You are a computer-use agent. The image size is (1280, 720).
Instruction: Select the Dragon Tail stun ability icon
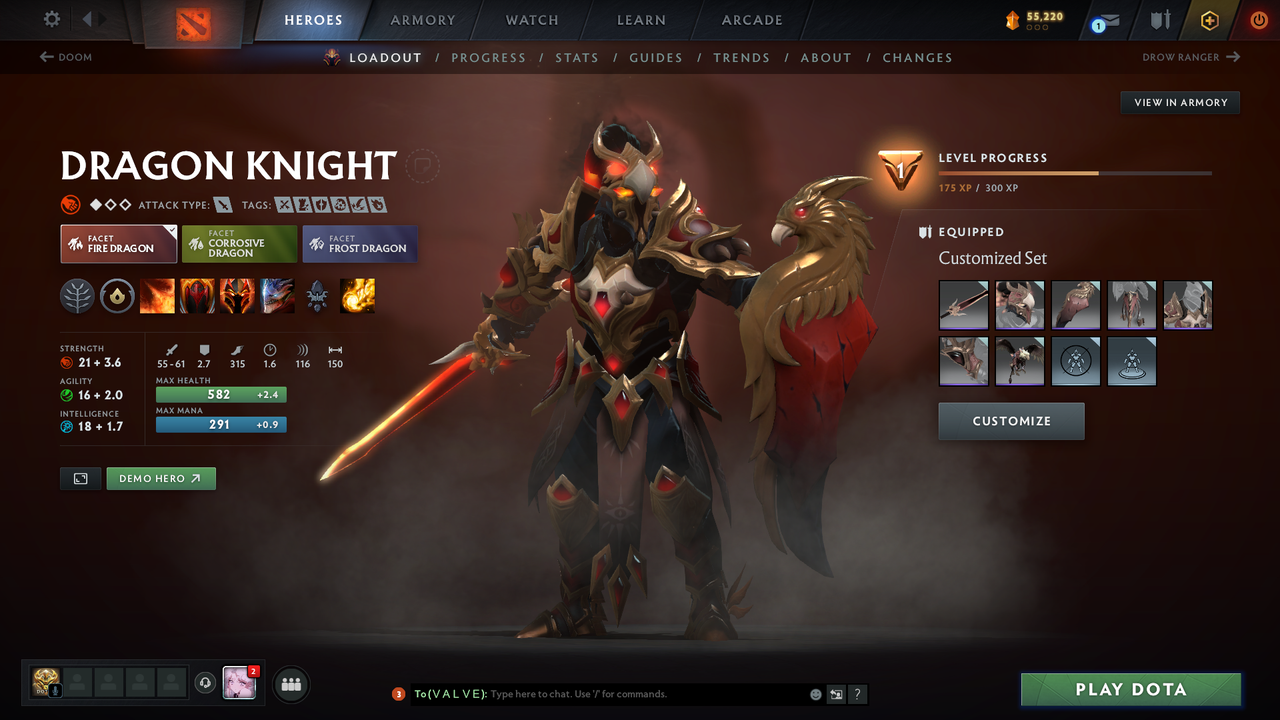tap(197, 295)
